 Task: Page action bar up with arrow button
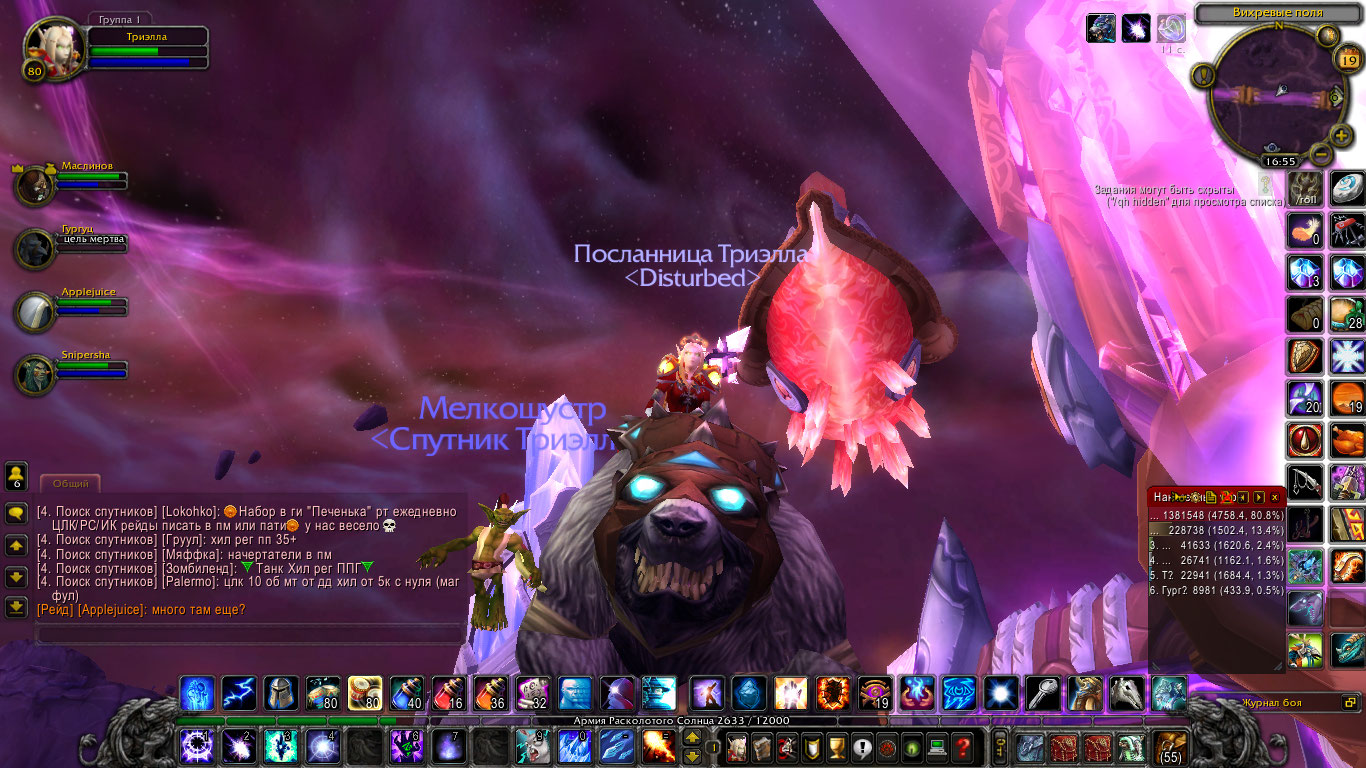point(691,737)
